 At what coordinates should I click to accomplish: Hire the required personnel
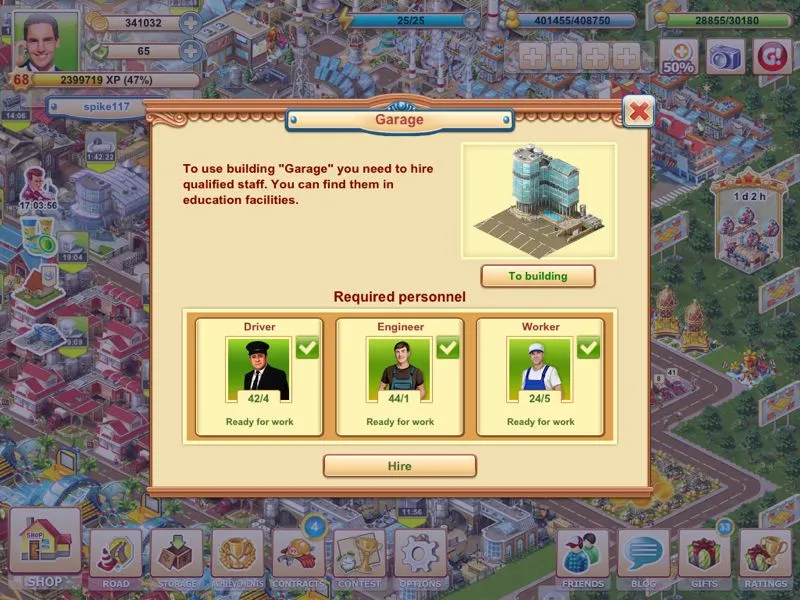[x=399, y=466]
